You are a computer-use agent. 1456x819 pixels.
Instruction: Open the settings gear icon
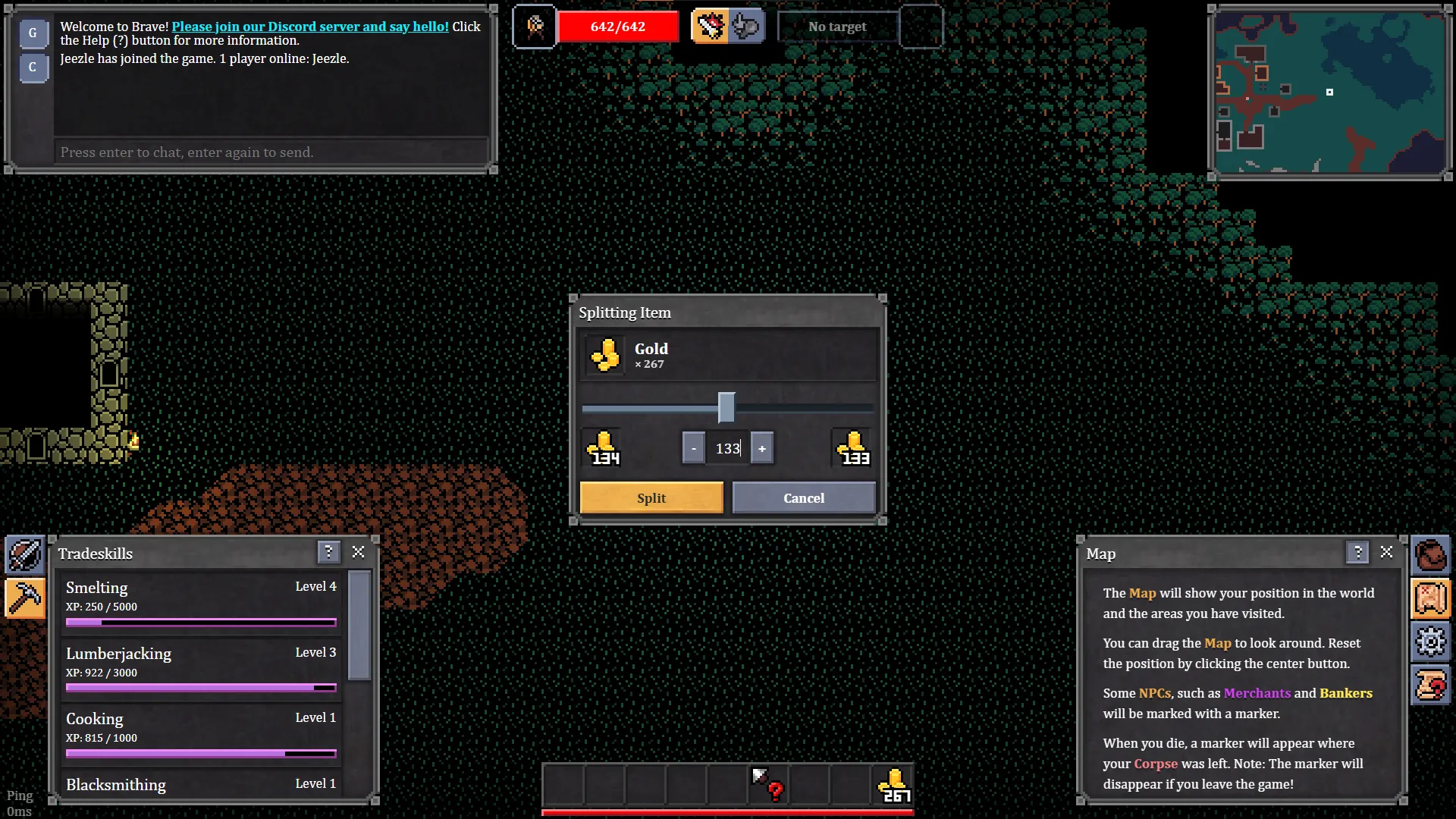[x=1430, y=642]
